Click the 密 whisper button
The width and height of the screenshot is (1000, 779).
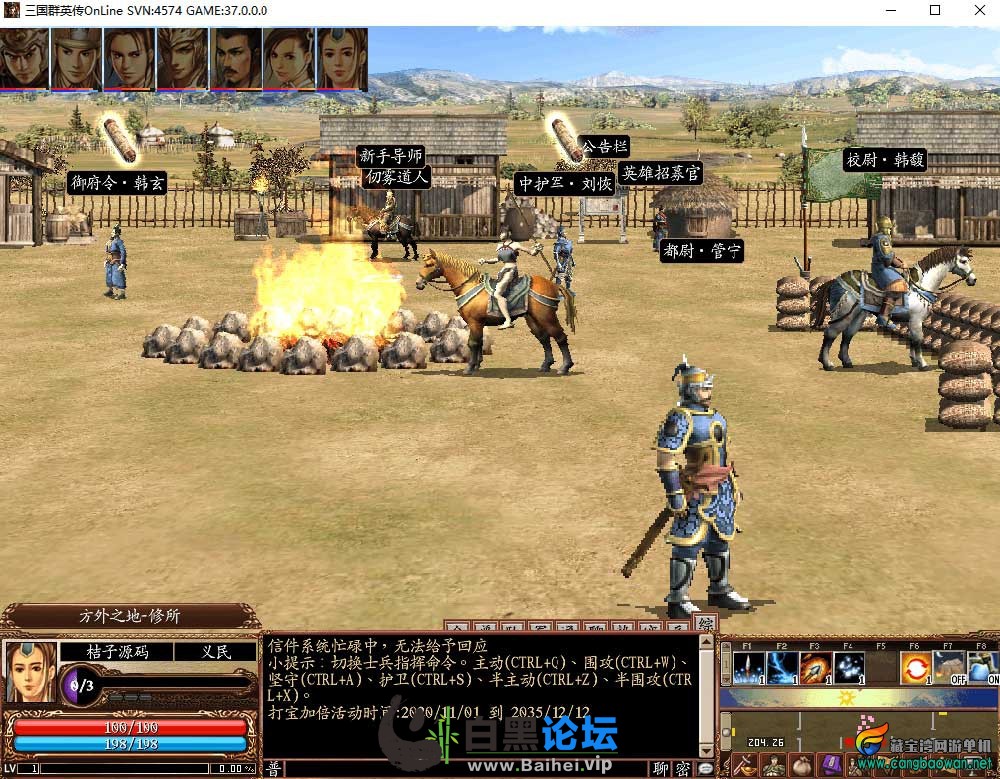(x=682, y=768)
